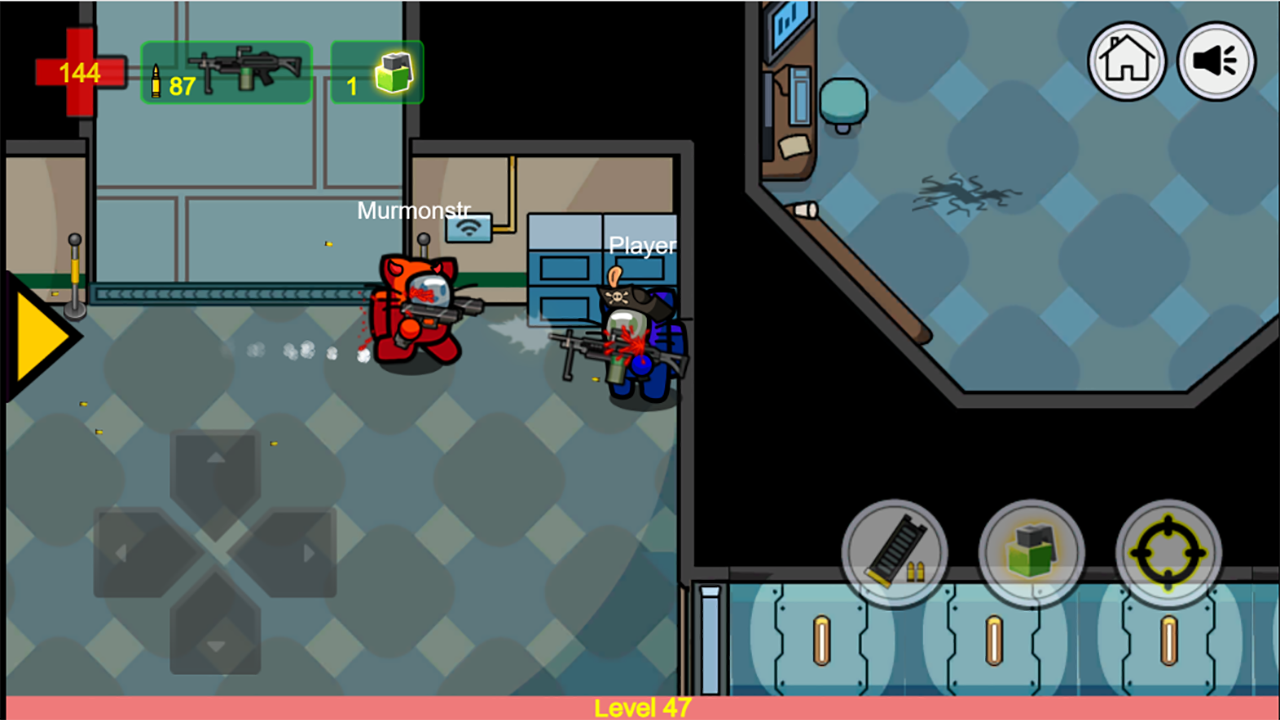Tap the grenade inventory slot showing 1
Image resolution: width=1280 pixels, height=720 pixels.
pos(377,72)
